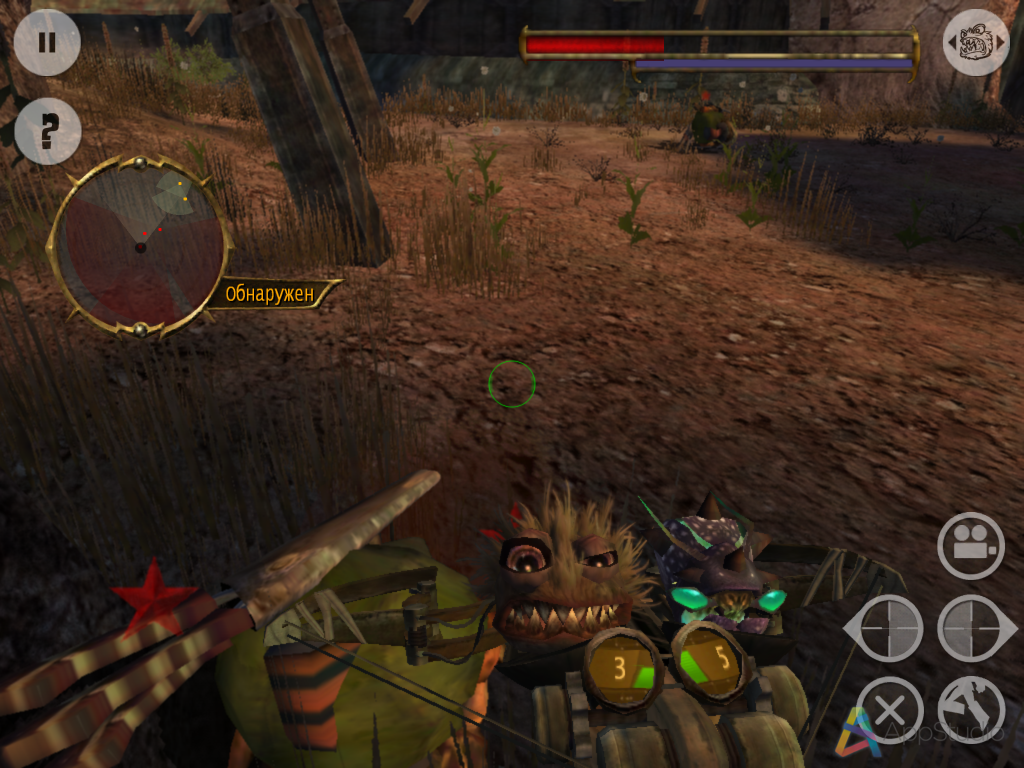Image resolution: width=1024 pixels, height=768 pixels.
Task: Fire the left crossbow crosshair button
Action: tap(887, 629)
